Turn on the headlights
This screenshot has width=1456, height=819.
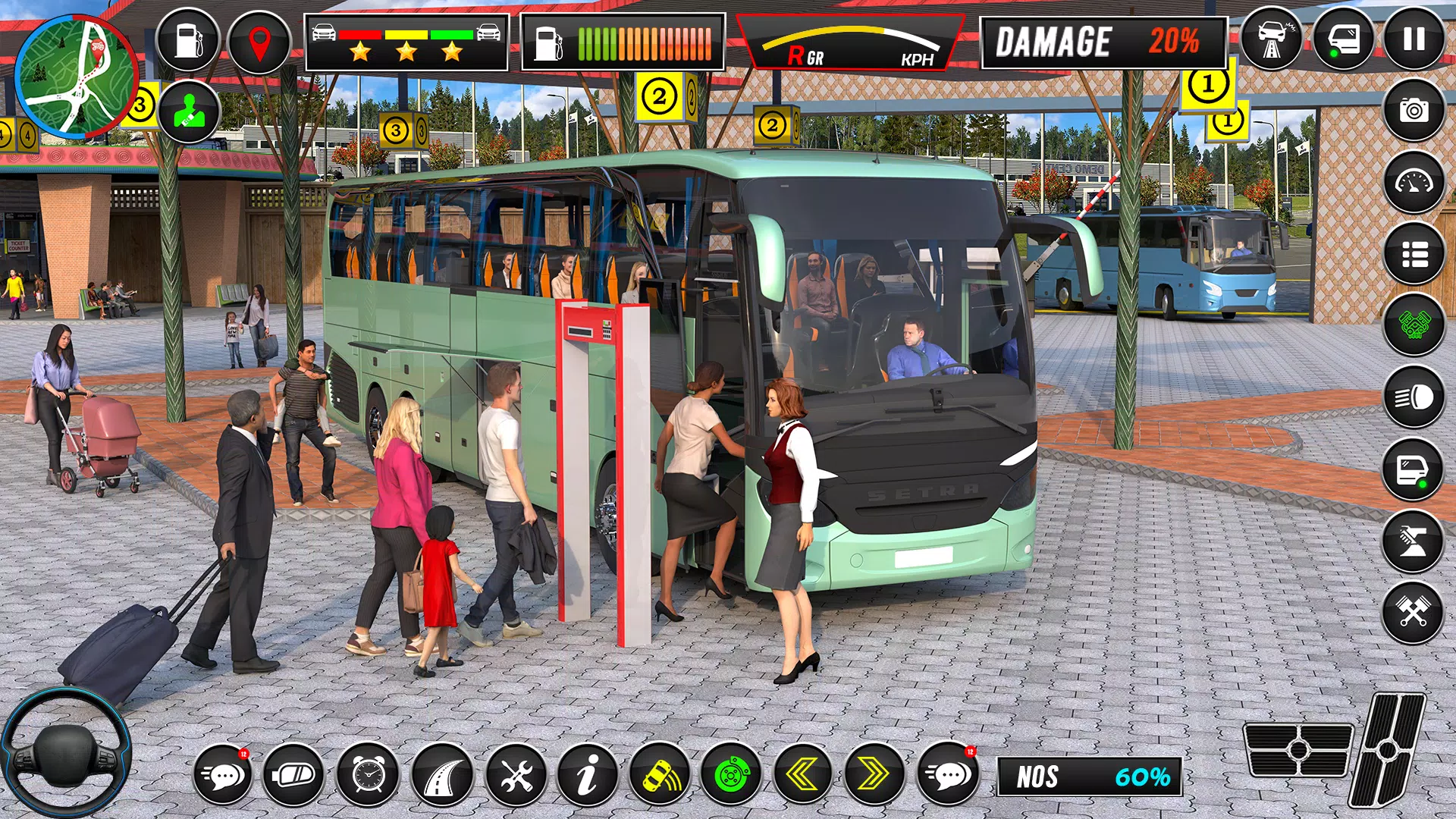[1414, 397]
